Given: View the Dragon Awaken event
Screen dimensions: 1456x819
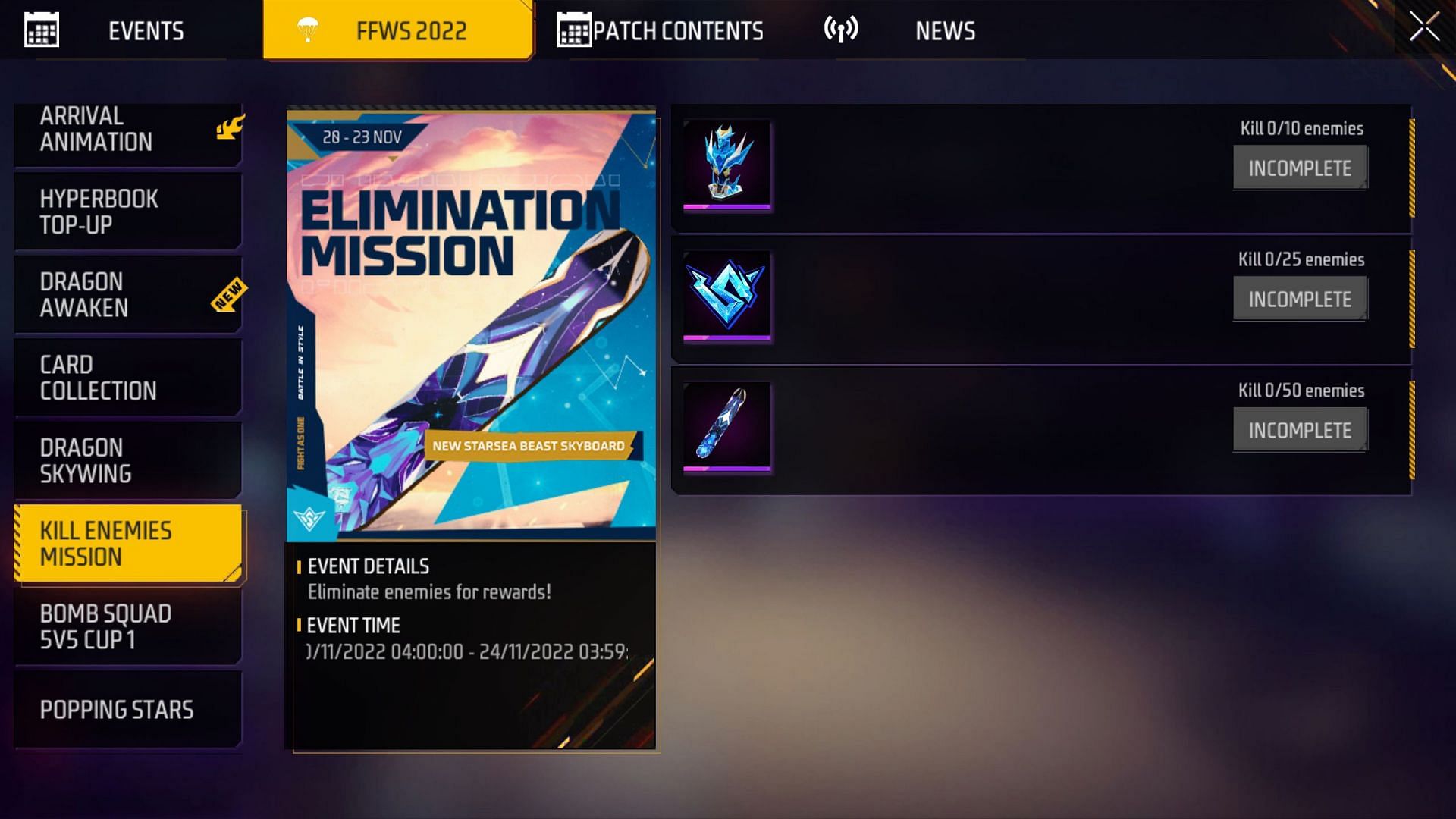Looking at the screenshot, I should (127, 295).
